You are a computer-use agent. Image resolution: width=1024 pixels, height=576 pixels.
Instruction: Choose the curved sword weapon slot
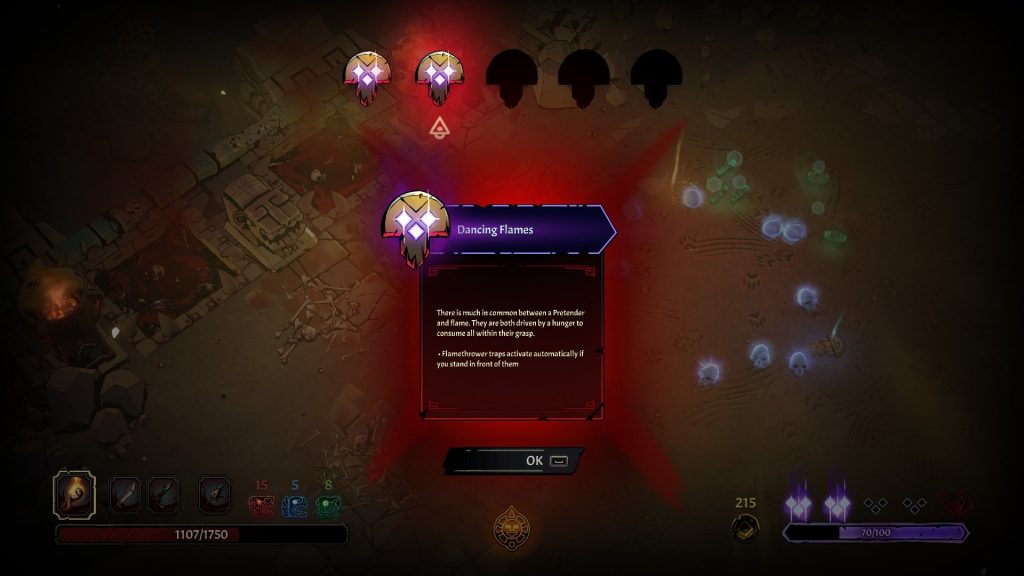click(x=125, y=493)
